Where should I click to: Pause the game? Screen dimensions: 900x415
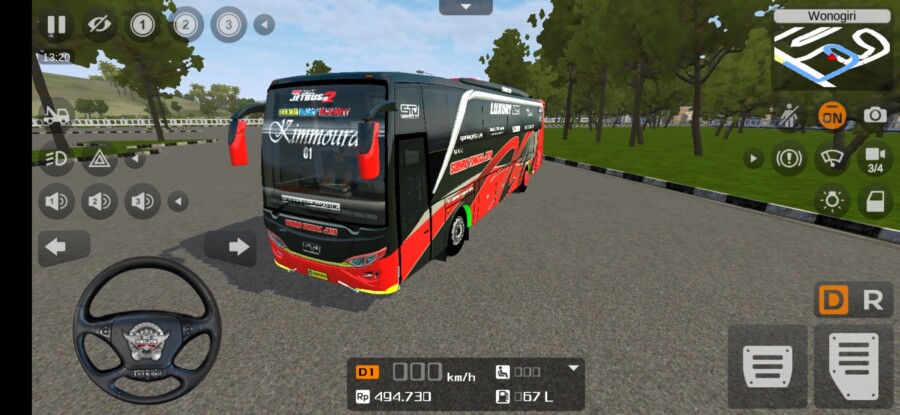click(56, 25)
